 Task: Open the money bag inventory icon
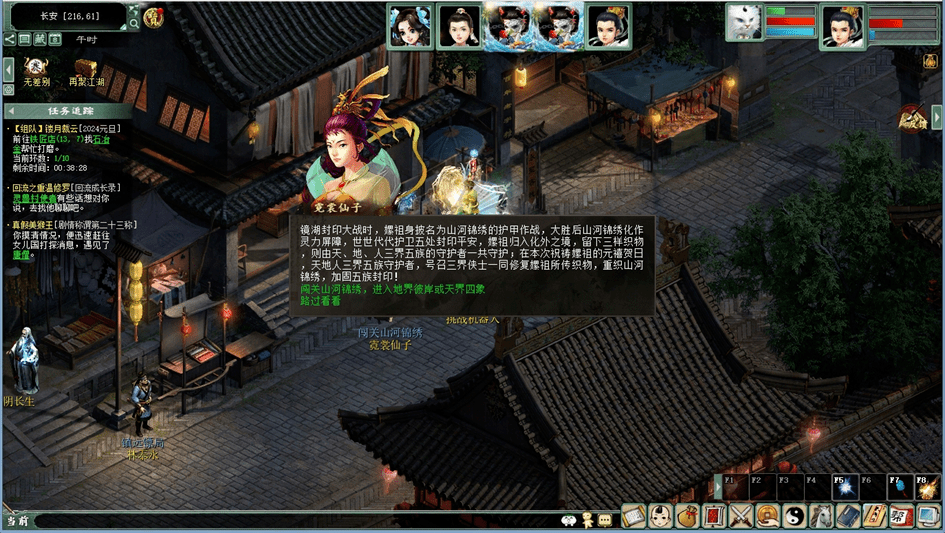[686, 516]
